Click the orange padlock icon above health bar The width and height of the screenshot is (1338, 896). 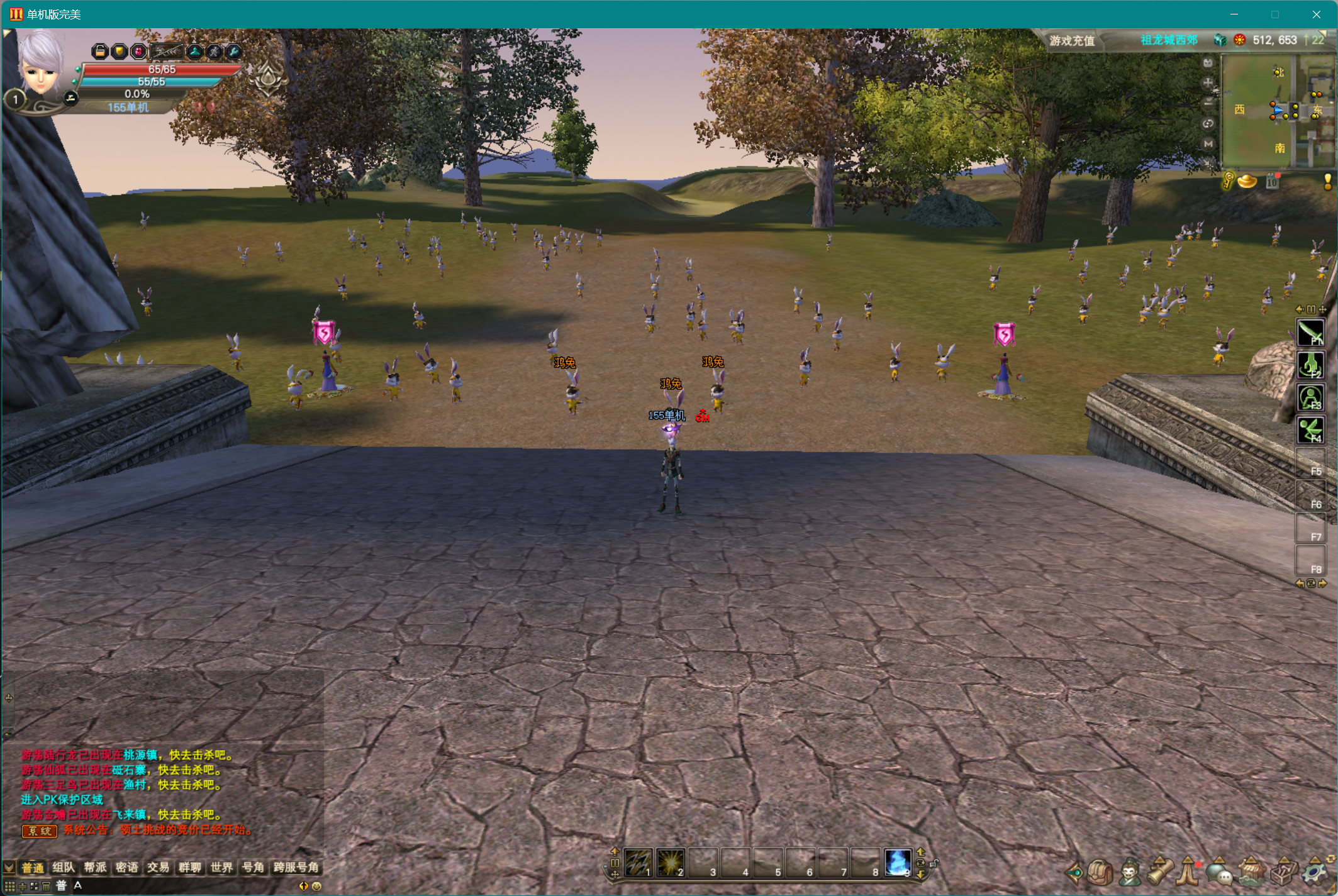click(99, 52)
